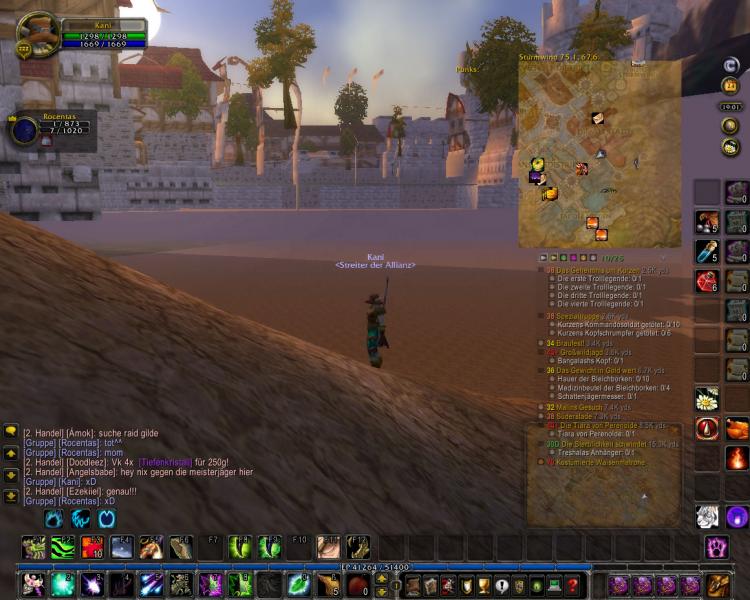Select the pet Rocentas portrait

click(x=24, y=130)
